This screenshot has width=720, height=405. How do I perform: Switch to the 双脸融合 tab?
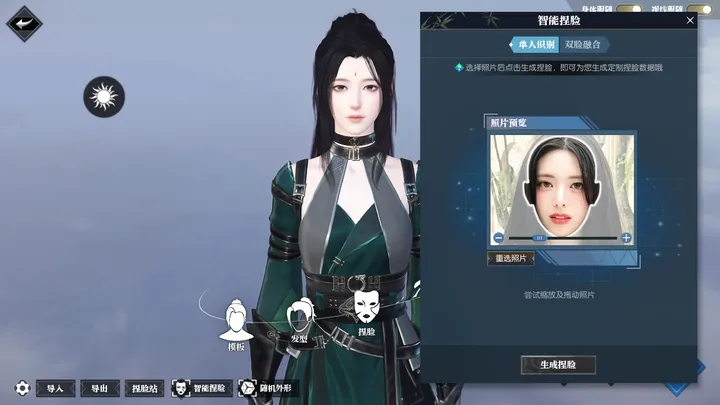pyautogui.click(x=583, y=45)
